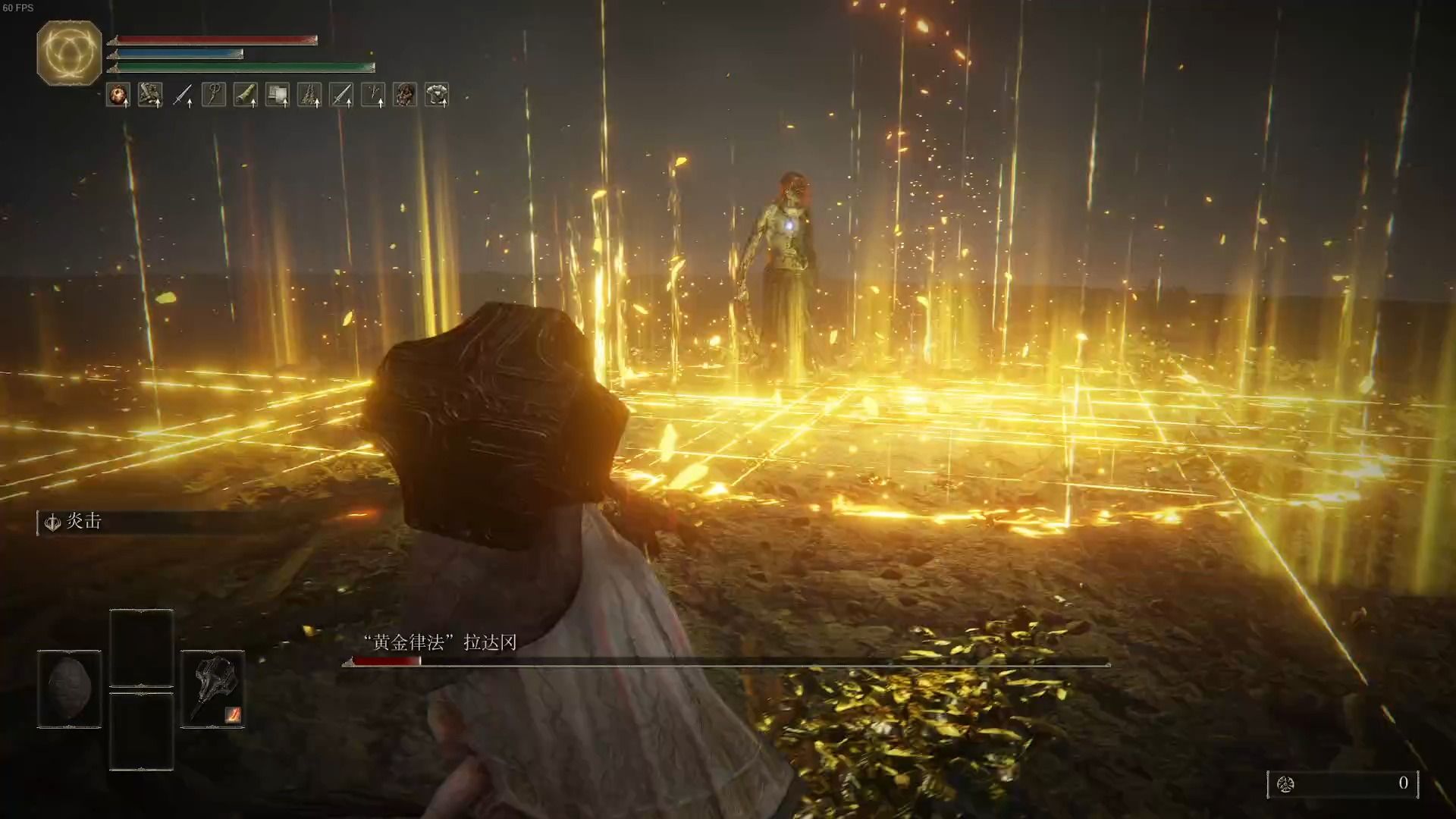The width and height of the screenshot is (1456, 819).
Task: Click the chest armor buff icon
Action: [x=437, y=95]
